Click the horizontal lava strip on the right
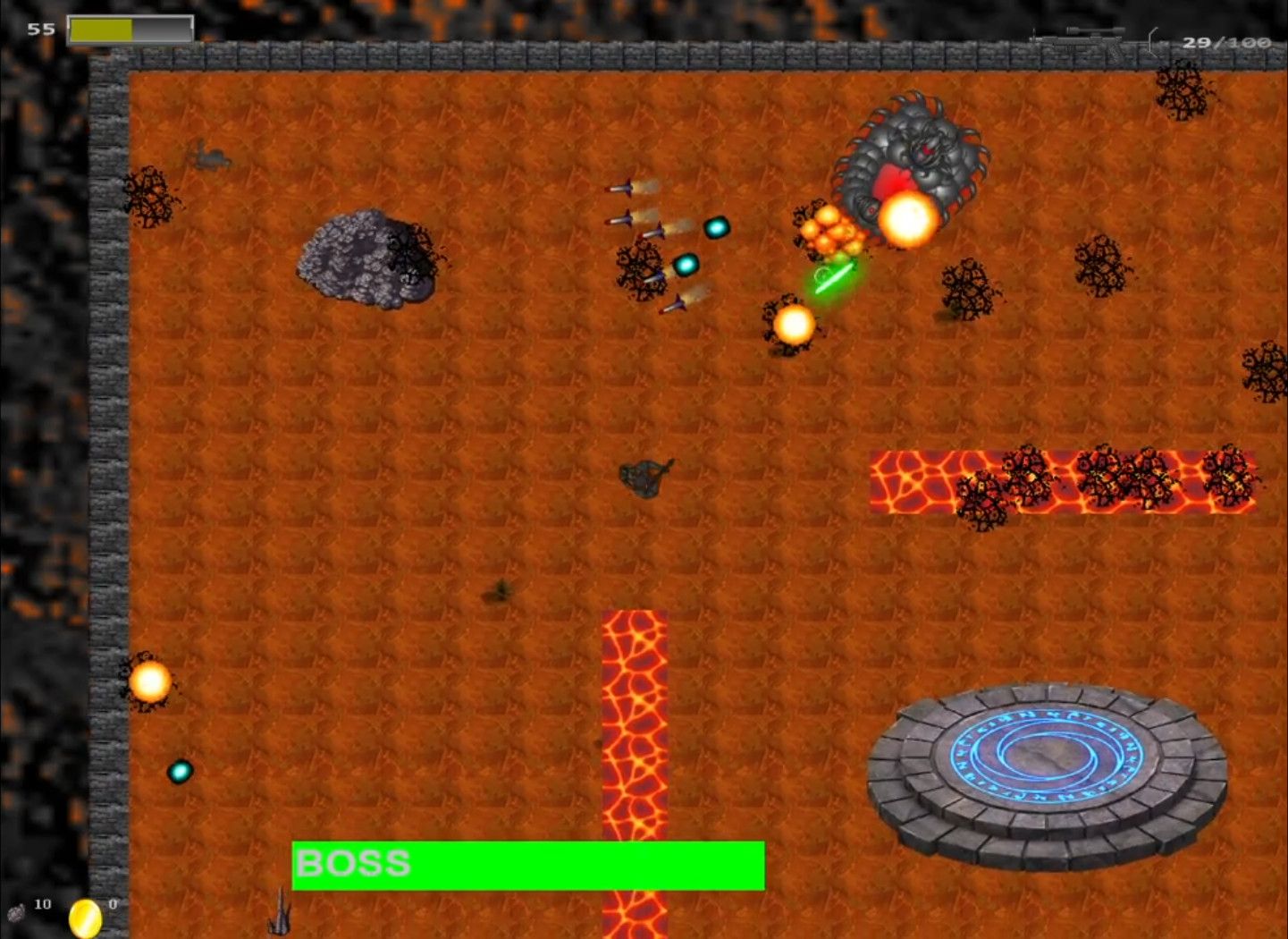 point(1064,483)
